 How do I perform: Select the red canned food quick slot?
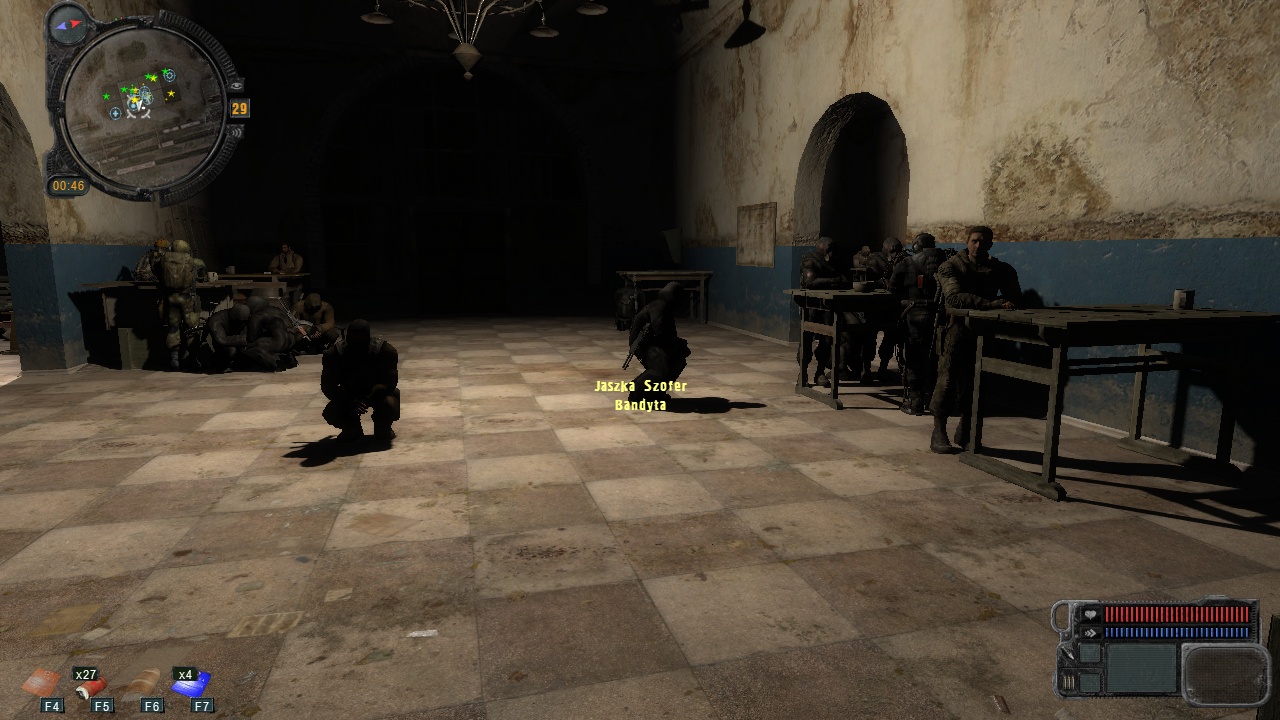point(91,686)
